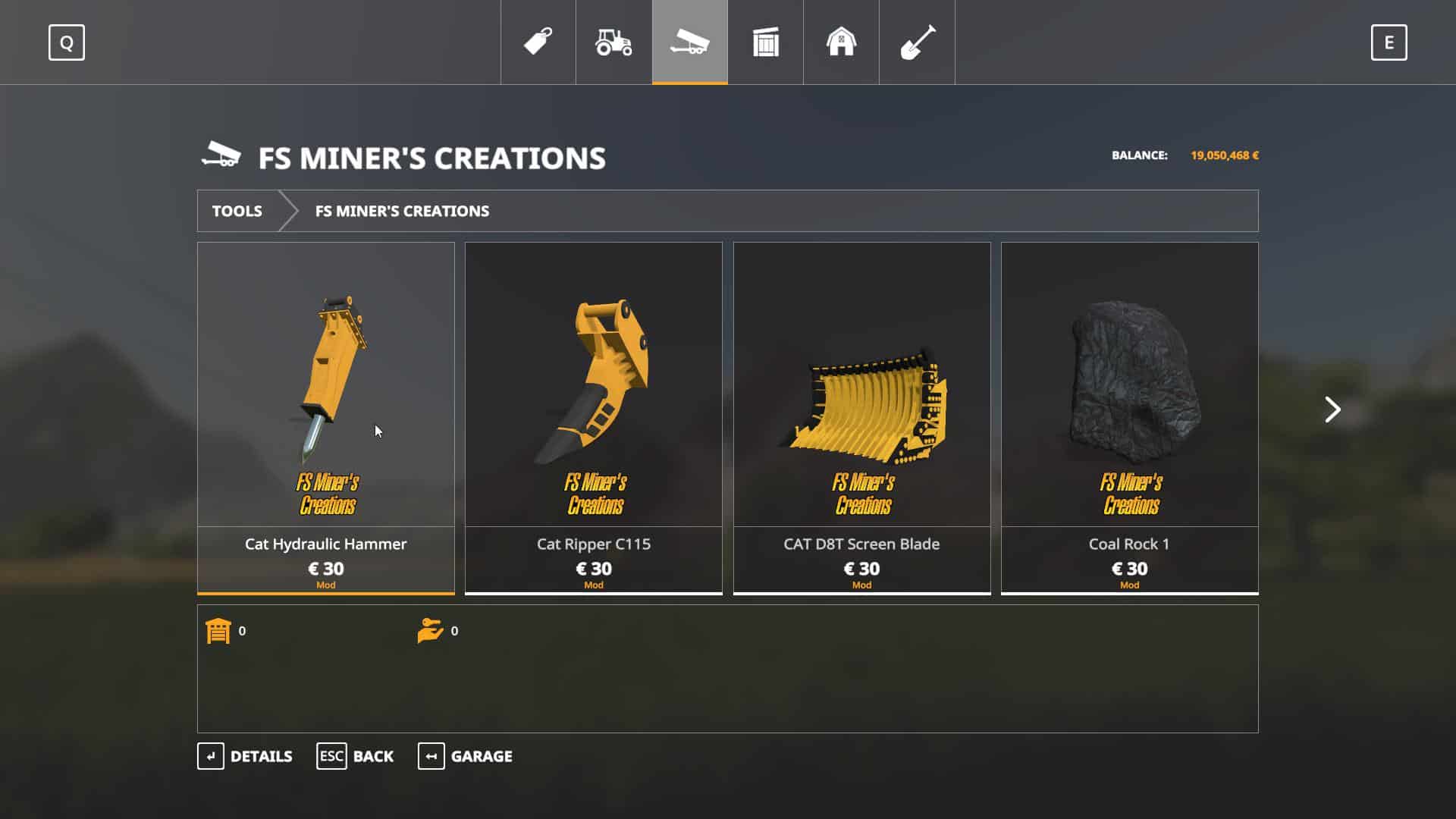1456x819 pixels.
Task: Click the Back button
Action: (x=355, y=756)
